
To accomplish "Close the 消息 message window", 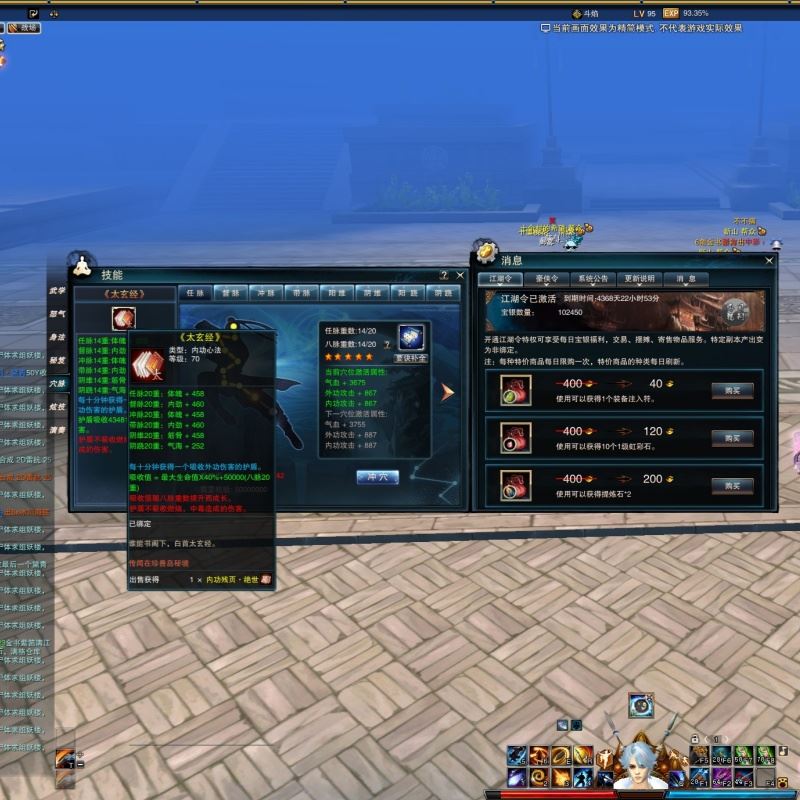I will 769,260.
